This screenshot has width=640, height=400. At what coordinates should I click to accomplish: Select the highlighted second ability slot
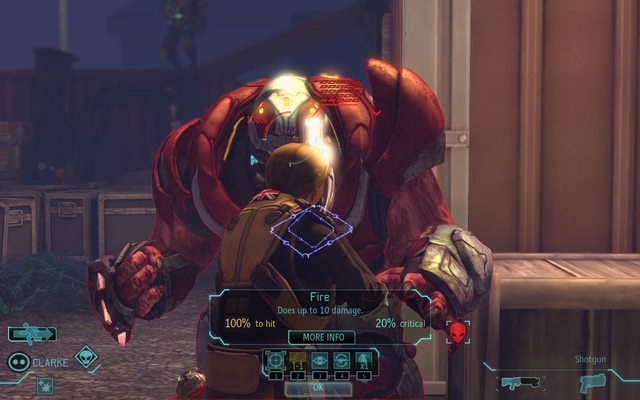tap(297, 361)
